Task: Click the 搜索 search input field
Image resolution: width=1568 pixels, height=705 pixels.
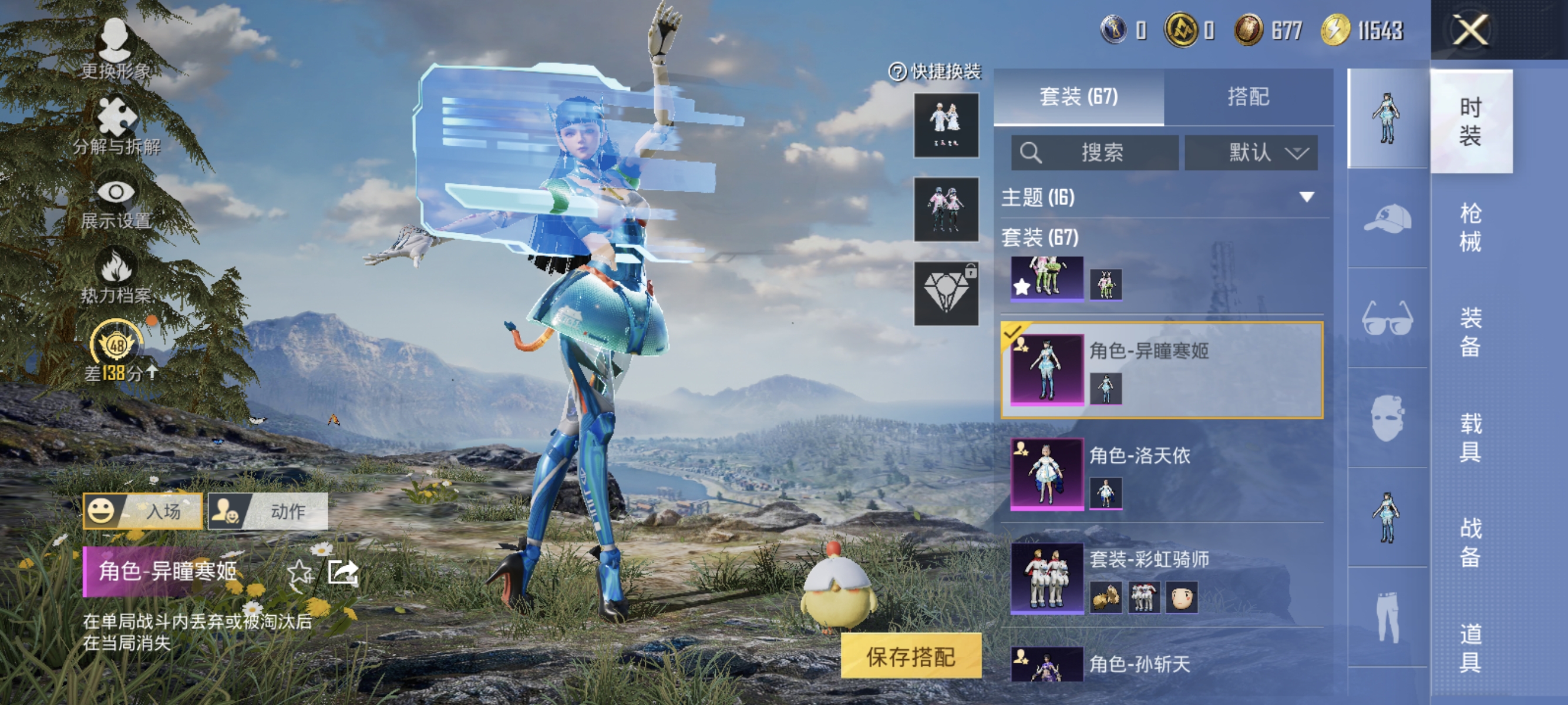Action: click(x=1096, y=153)
